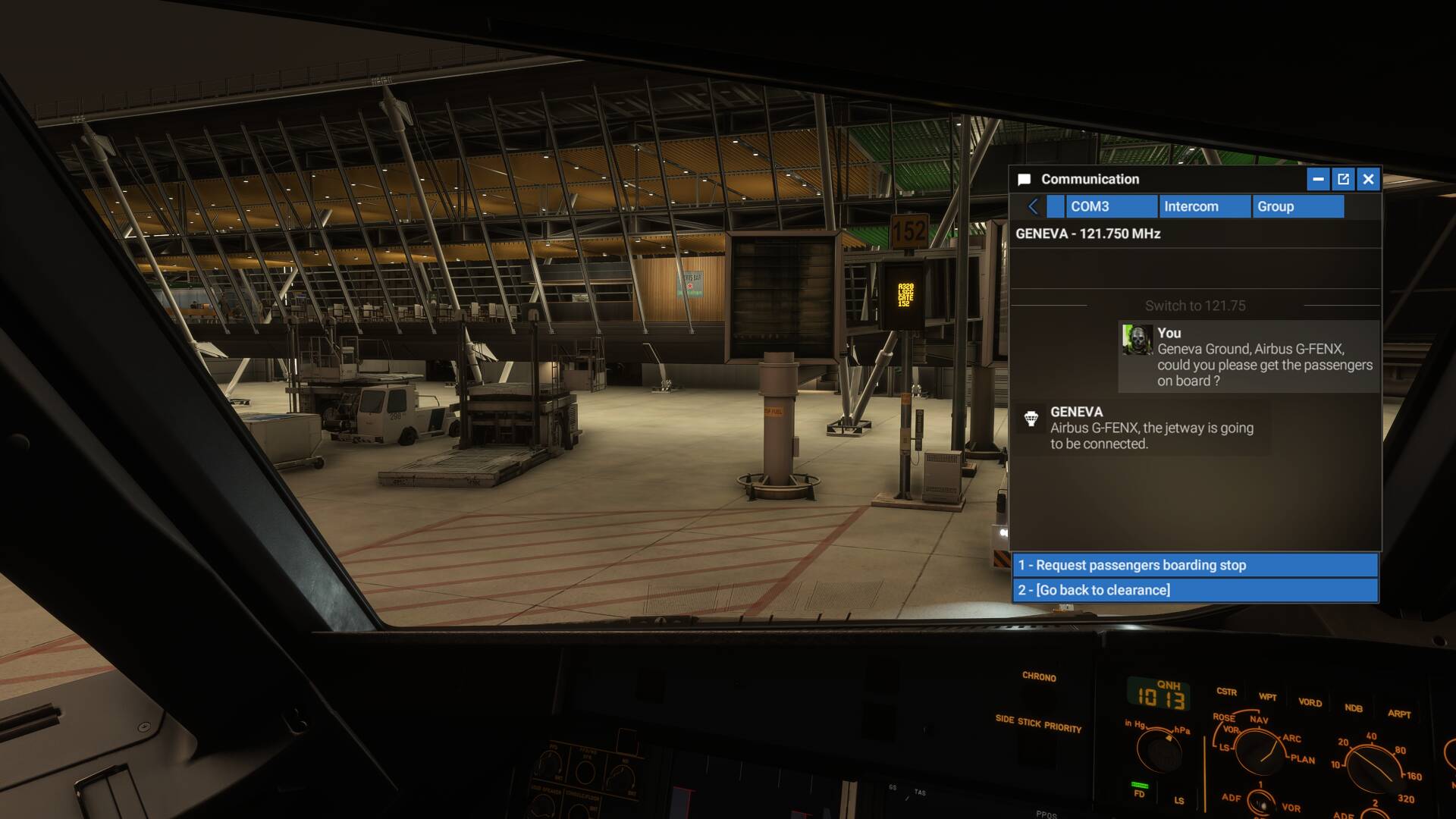
Task: Click the back chevron in the Communication panel
Action: [x=1032, y=206]
